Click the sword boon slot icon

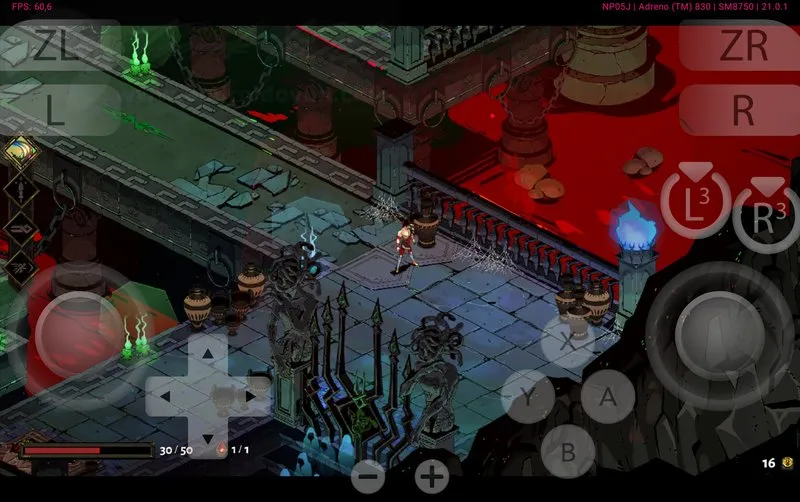(x=19, y=189)
